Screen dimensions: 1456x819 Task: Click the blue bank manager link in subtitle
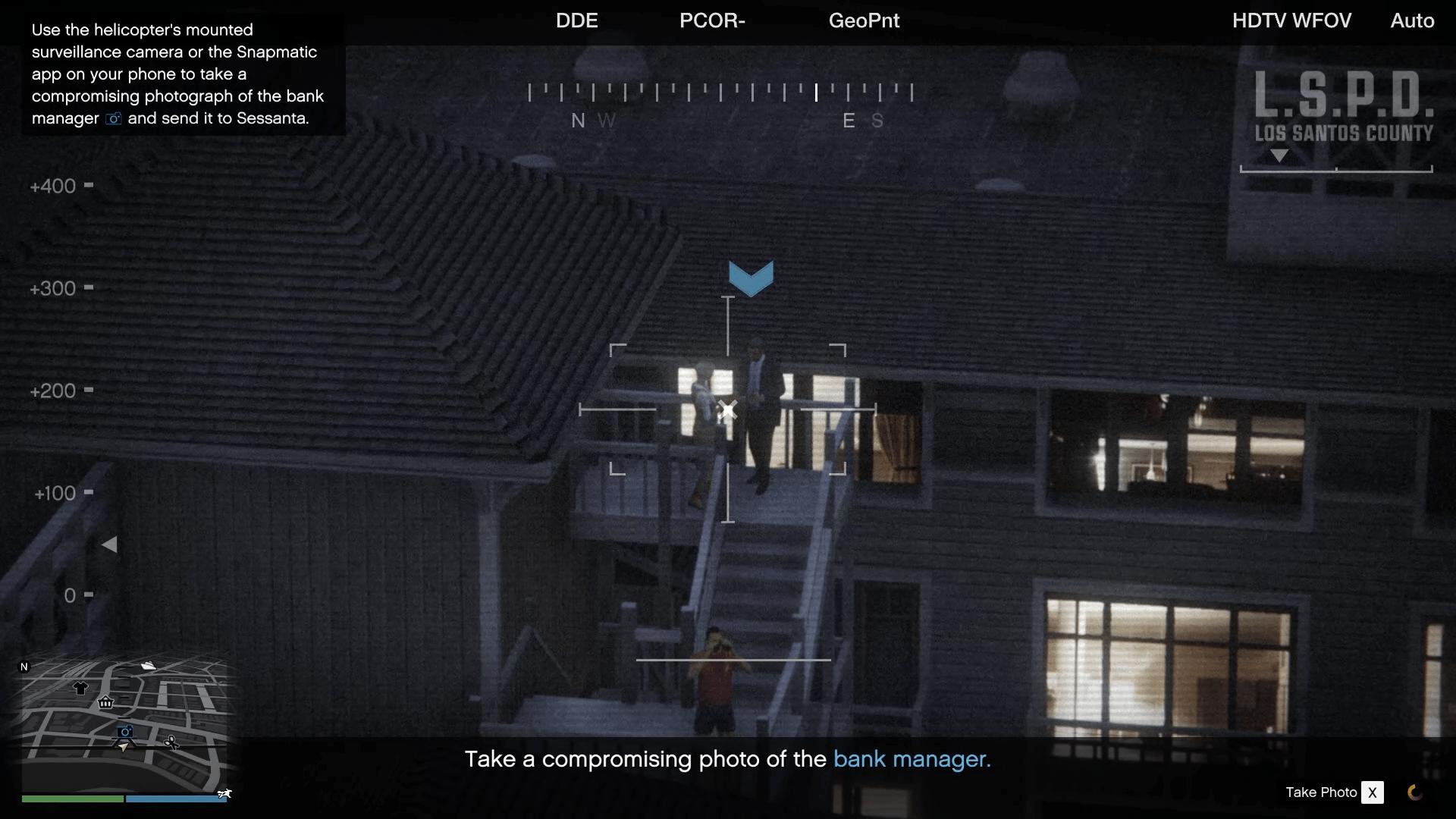(911, 758)
